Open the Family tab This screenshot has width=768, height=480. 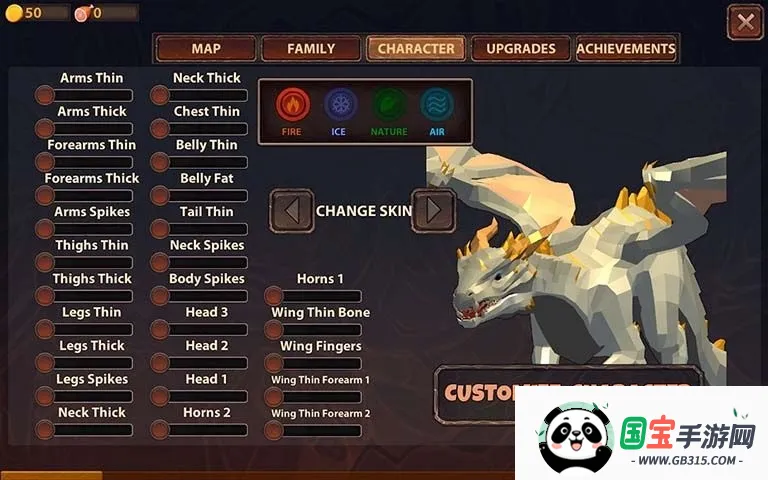311,49
